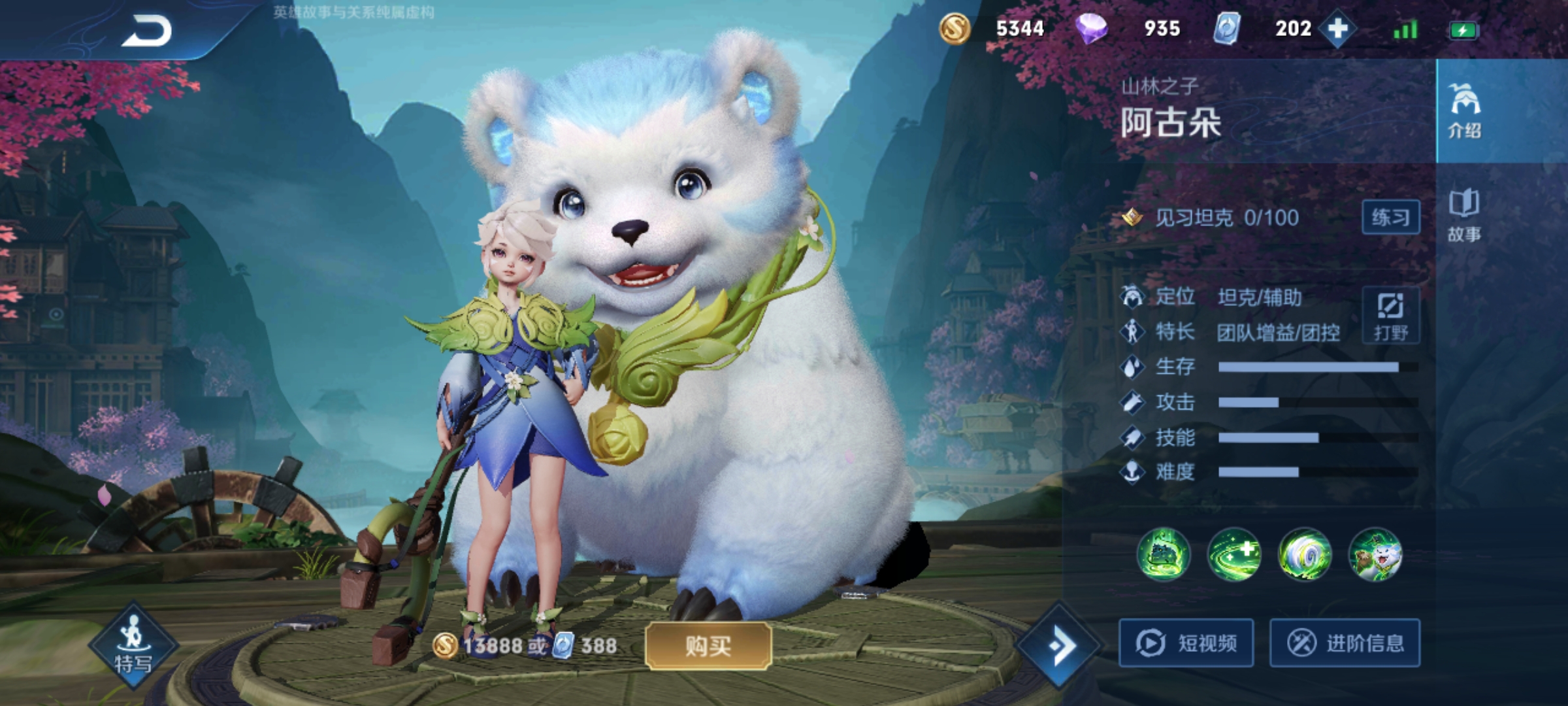Viewport: 1568px width, 706px height.
Task: Show 进阶信息 advanced info
Action: (x=1345, y=643)
